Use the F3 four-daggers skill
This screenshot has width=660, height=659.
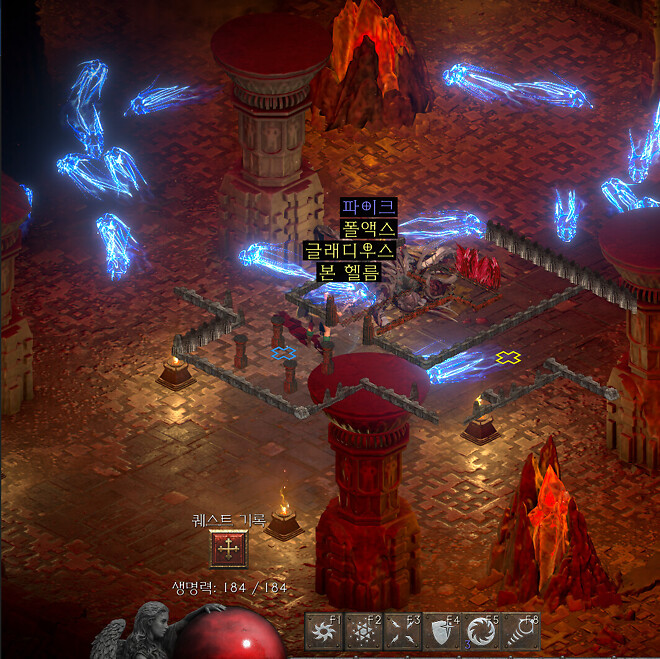point(403,632)
